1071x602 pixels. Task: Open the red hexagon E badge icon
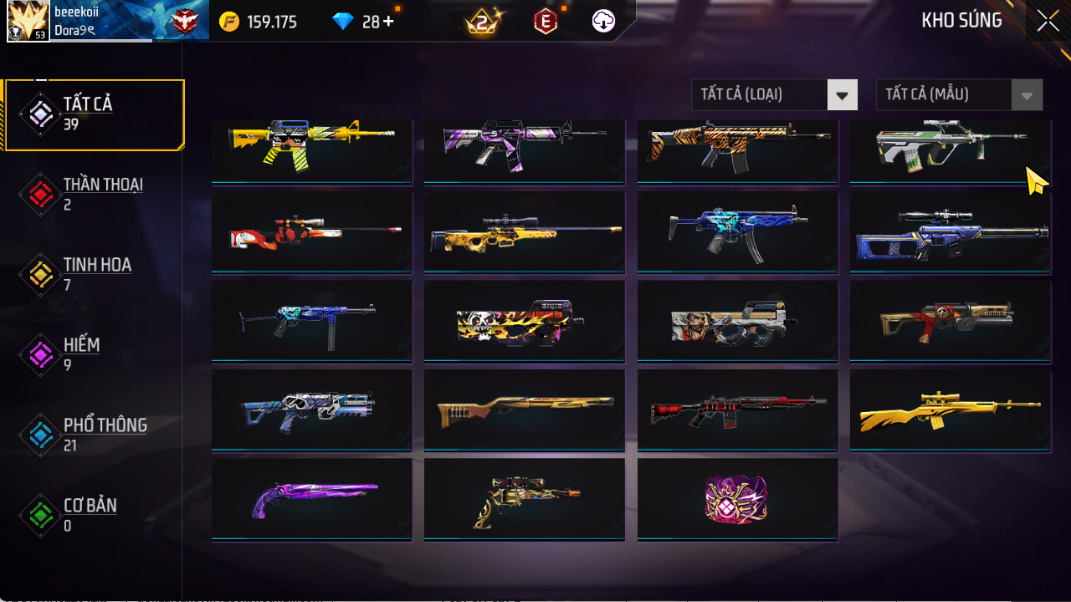(x=545, y=21)
